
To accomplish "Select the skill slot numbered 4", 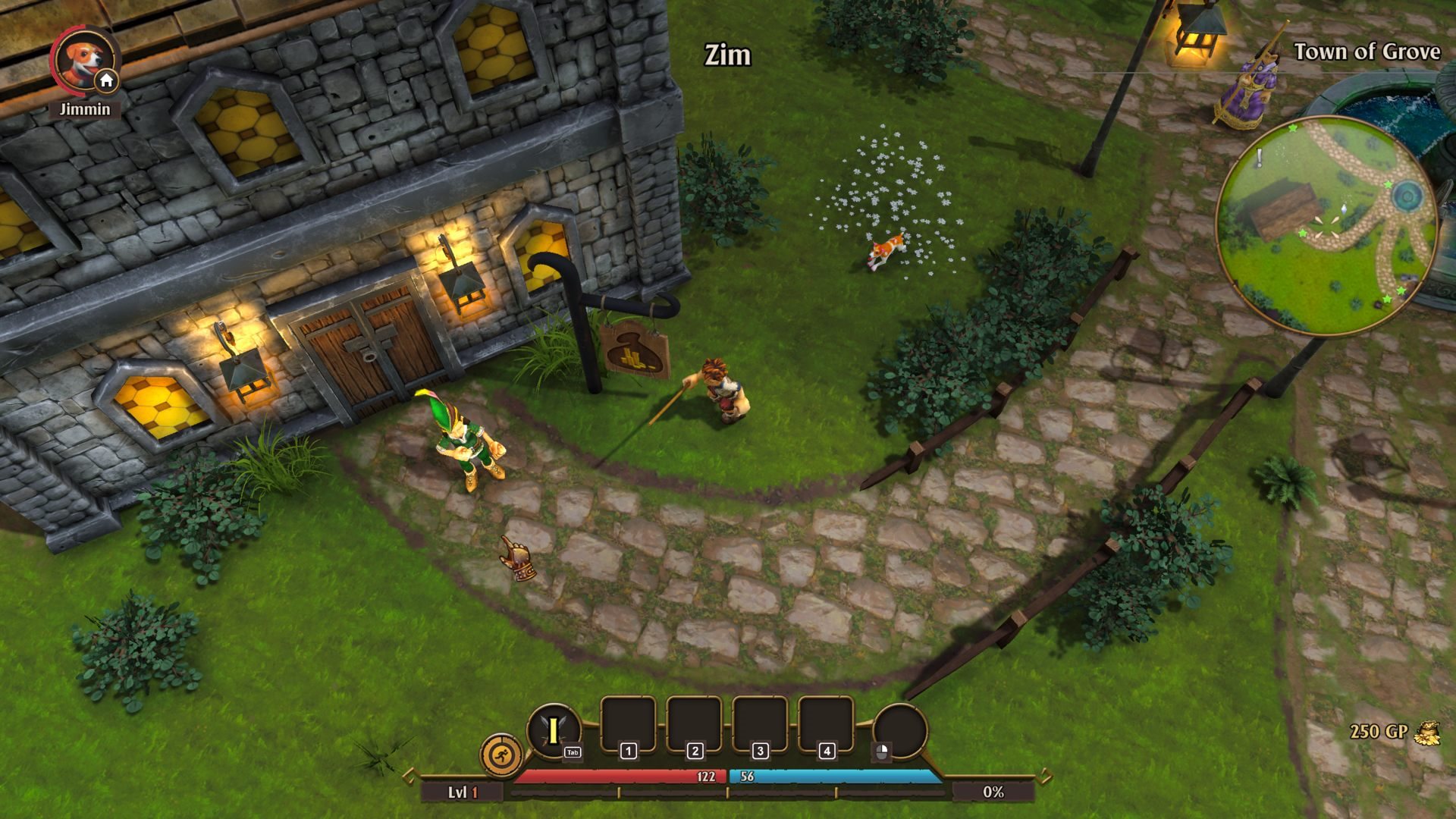I will [826, 726].
